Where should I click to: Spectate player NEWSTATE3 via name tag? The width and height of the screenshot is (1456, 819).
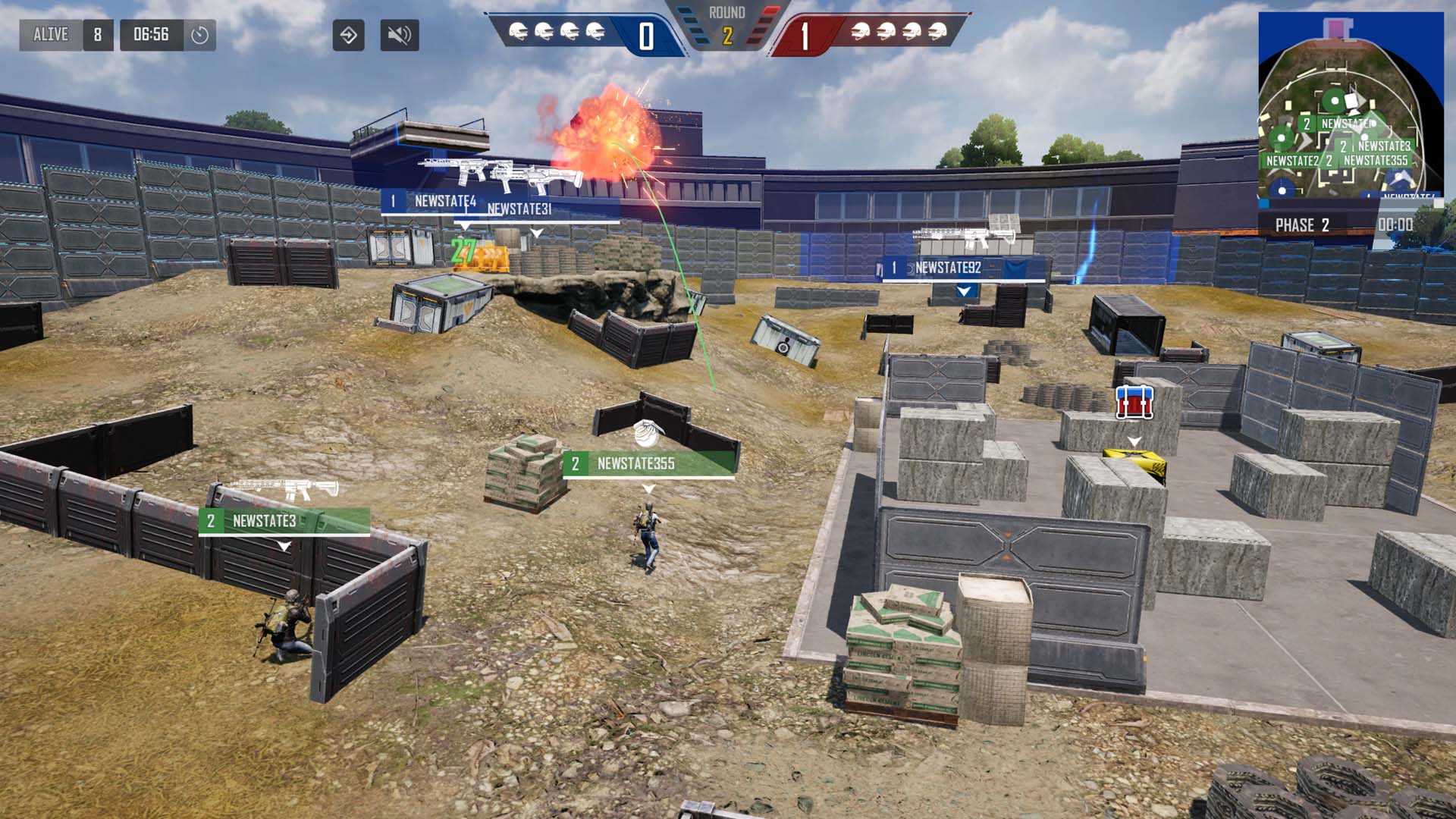pos(284,521)
